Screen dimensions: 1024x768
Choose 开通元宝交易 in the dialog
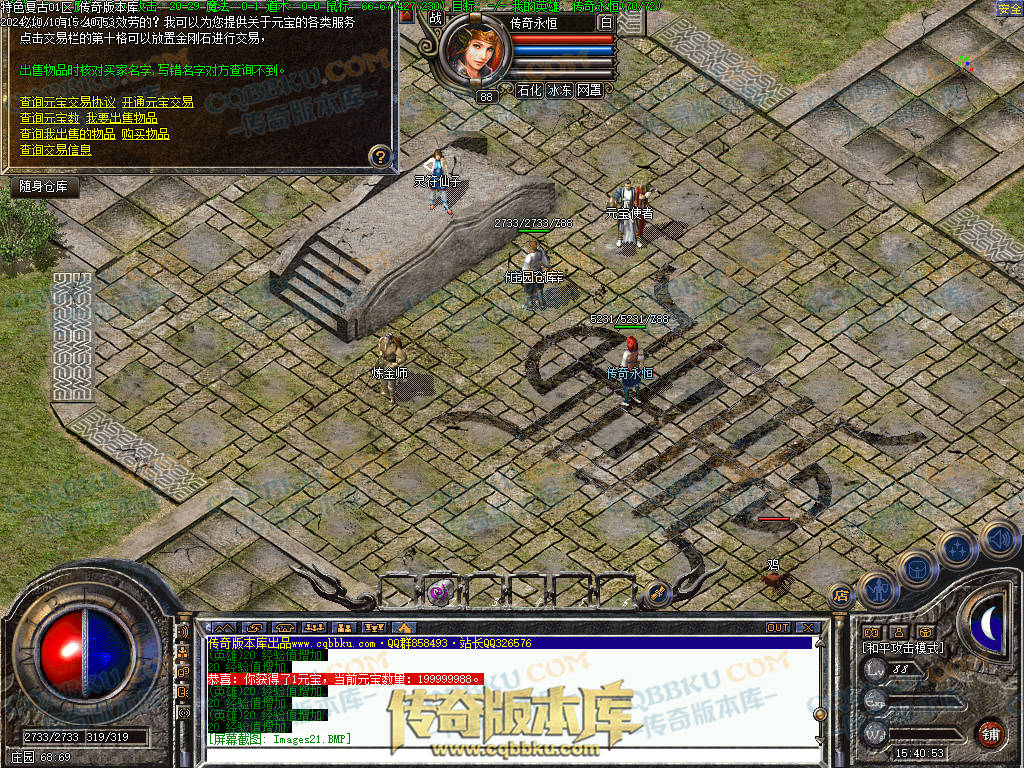coord(157,102)
